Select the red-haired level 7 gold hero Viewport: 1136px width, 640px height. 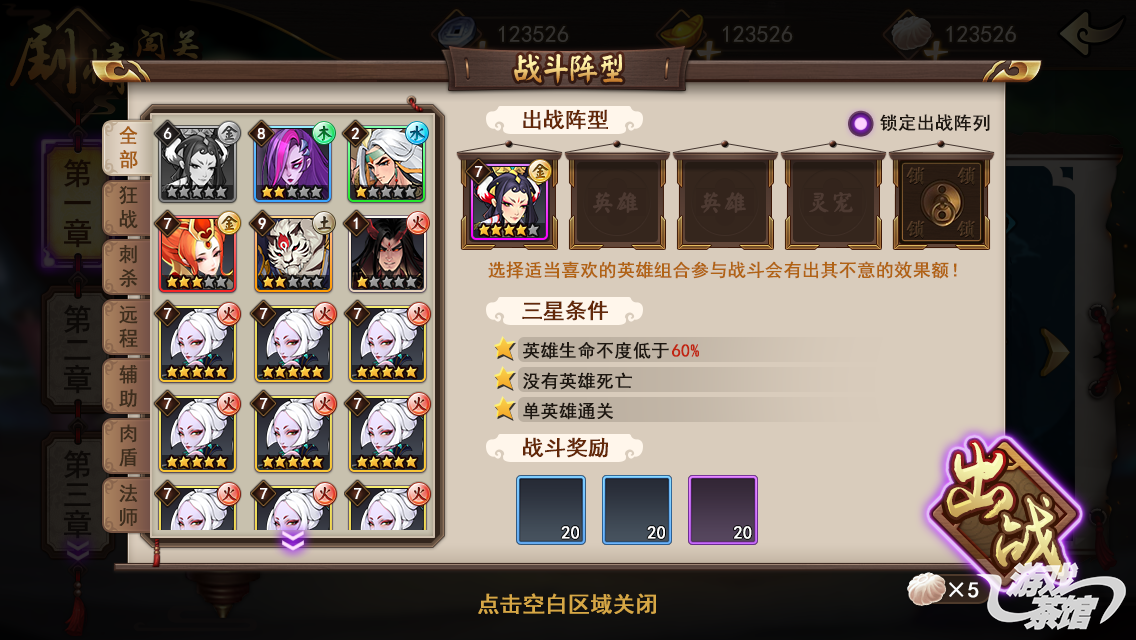[x=197, y=252]
